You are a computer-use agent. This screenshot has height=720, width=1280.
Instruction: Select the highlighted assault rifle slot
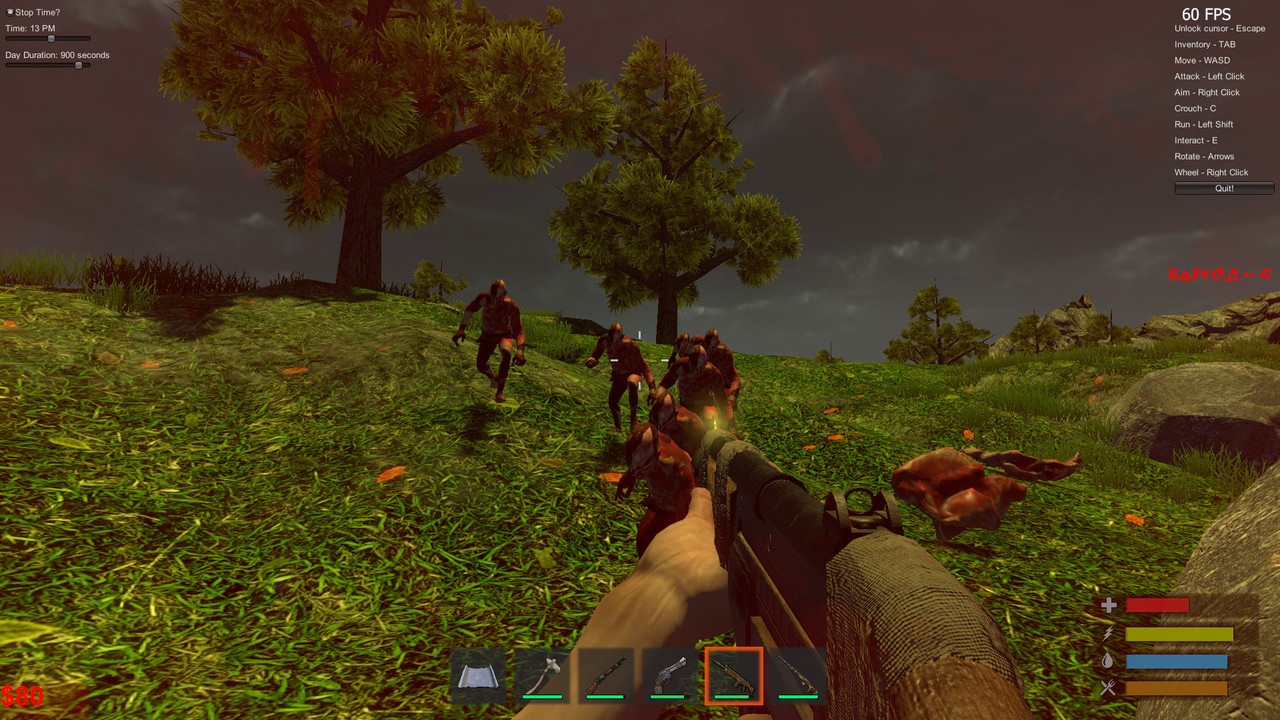(x=734, y=676)
